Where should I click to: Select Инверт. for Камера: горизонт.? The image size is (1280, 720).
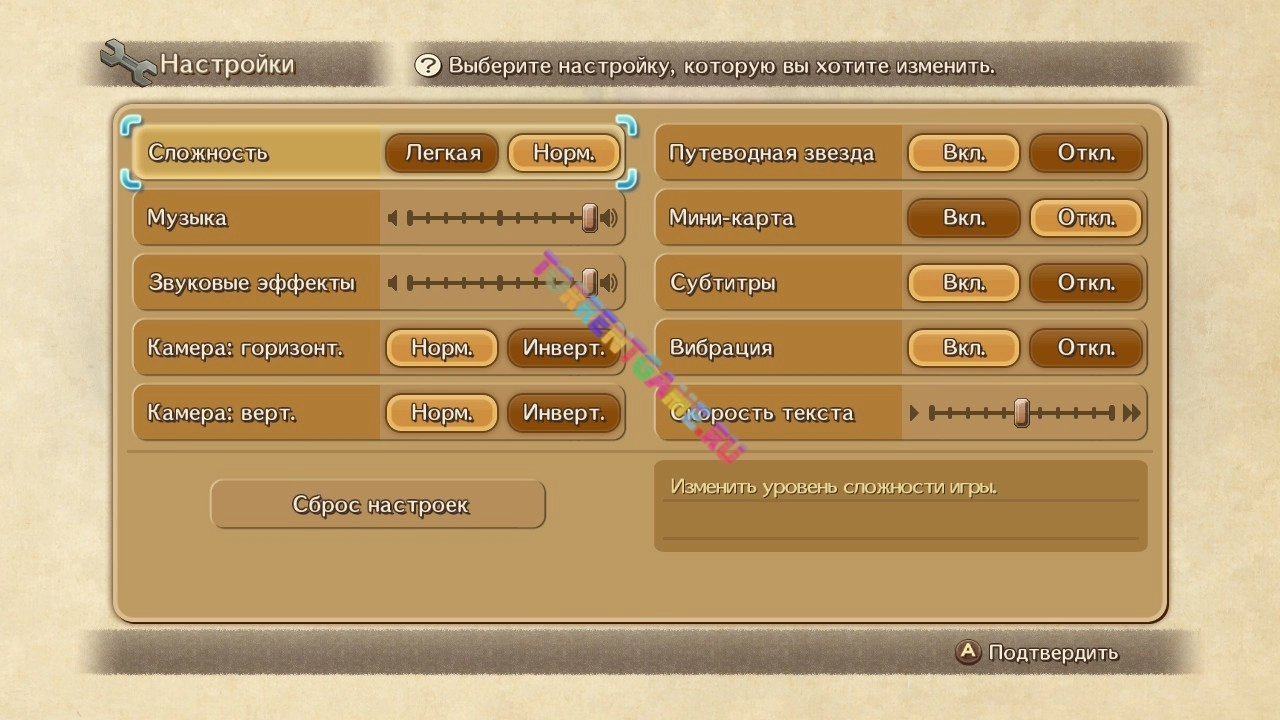564,348
